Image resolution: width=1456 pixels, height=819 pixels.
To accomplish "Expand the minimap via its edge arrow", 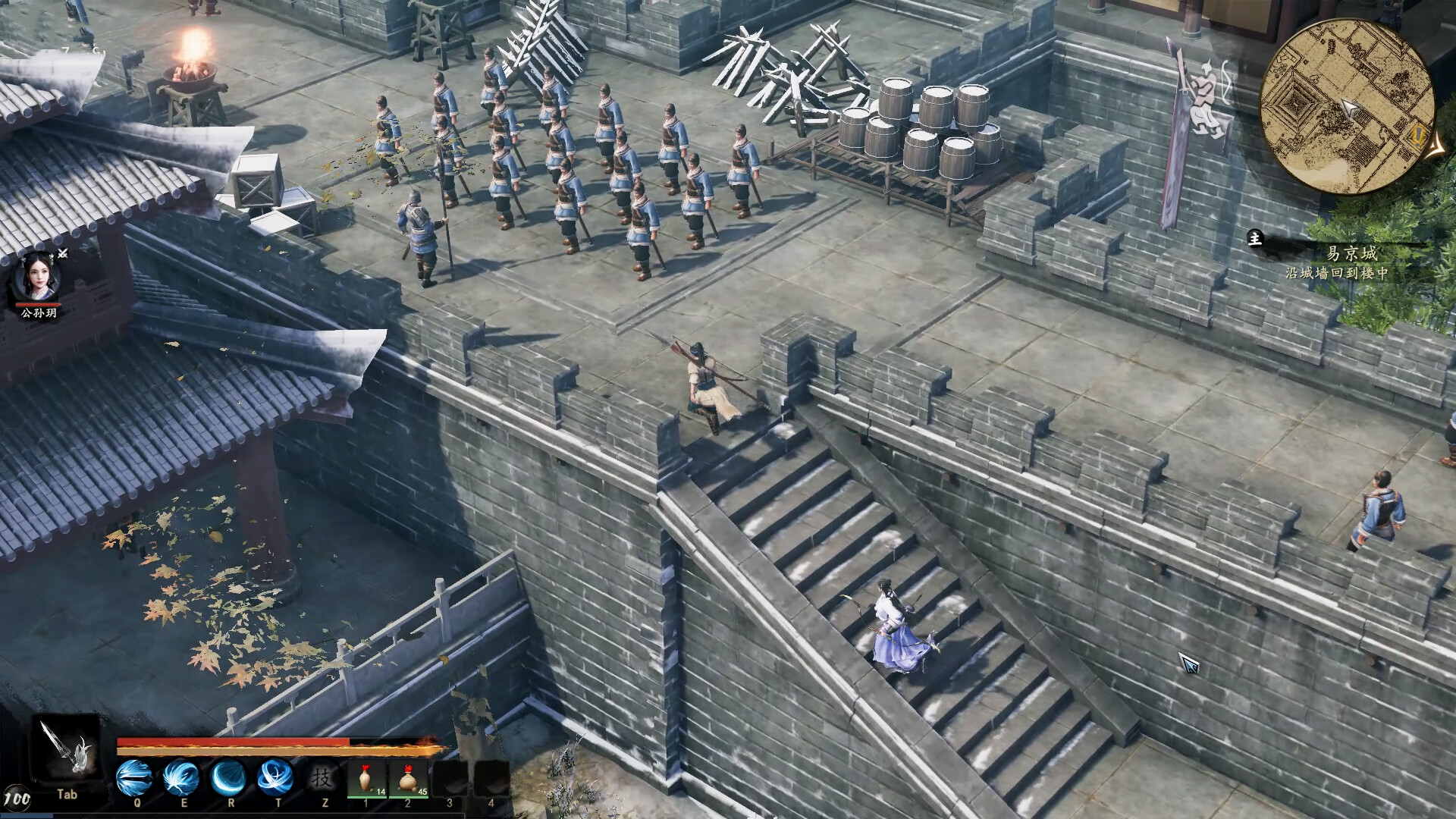I will pos(1436,147).
